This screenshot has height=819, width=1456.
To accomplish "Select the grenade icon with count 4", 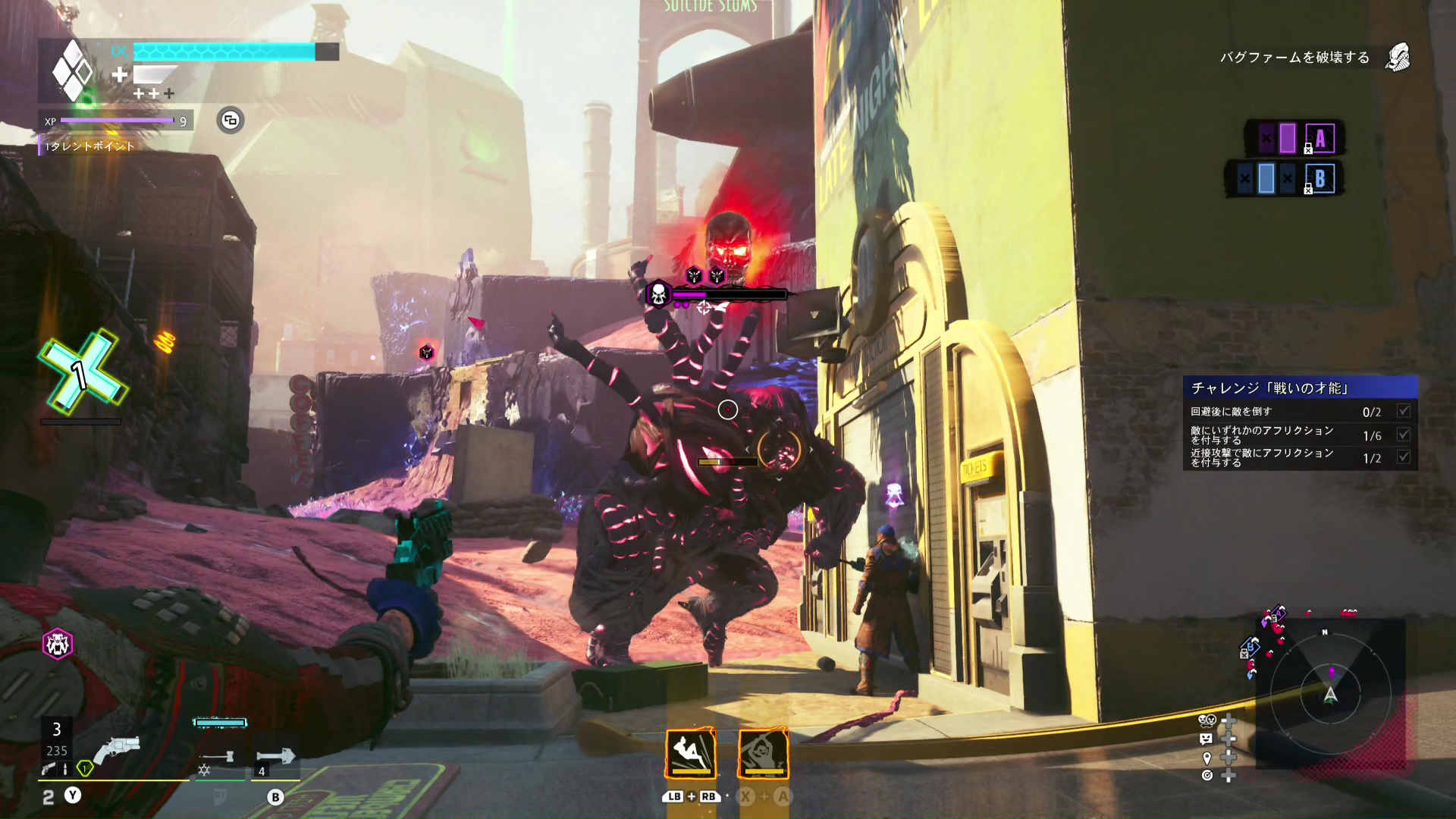I will point(275,756).
